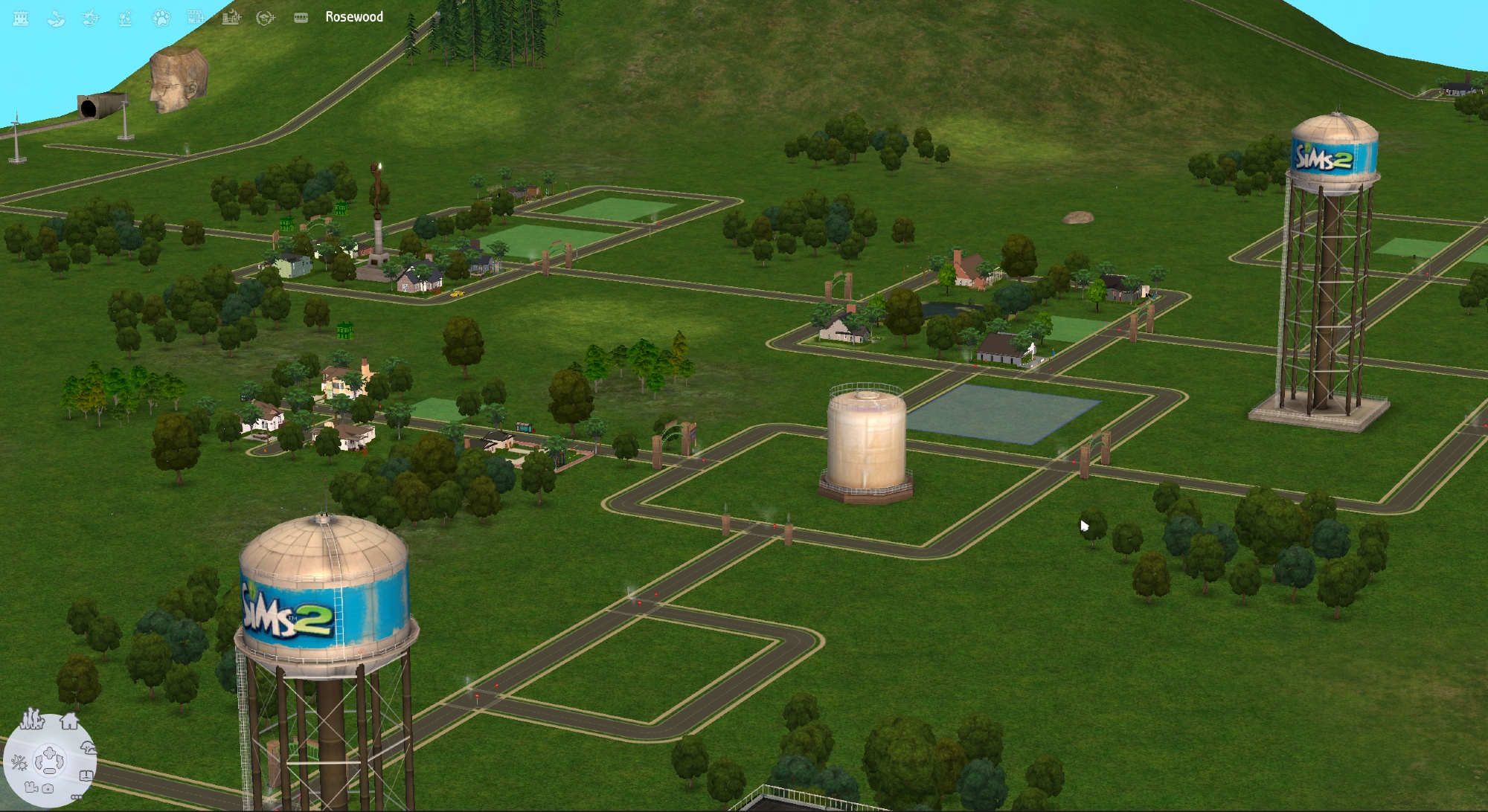Rotate the camera using the left arrow
This screenshot has height=812, width=1488.
(x=39, y=761)
